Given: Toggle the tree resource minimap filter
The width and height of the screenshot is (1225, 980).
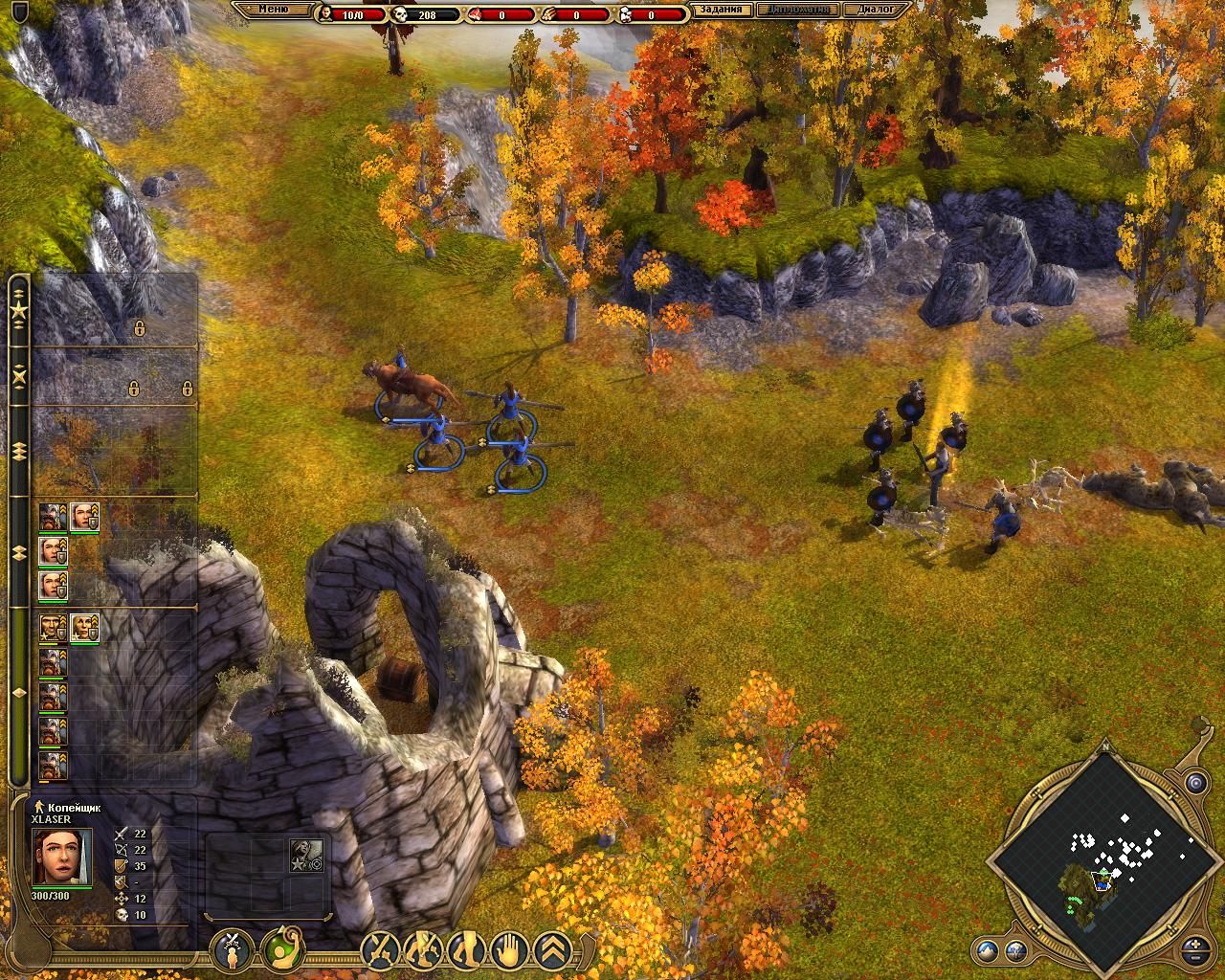Looking at the screenshot, I should pyautogui.click(x=1015, y=951).
